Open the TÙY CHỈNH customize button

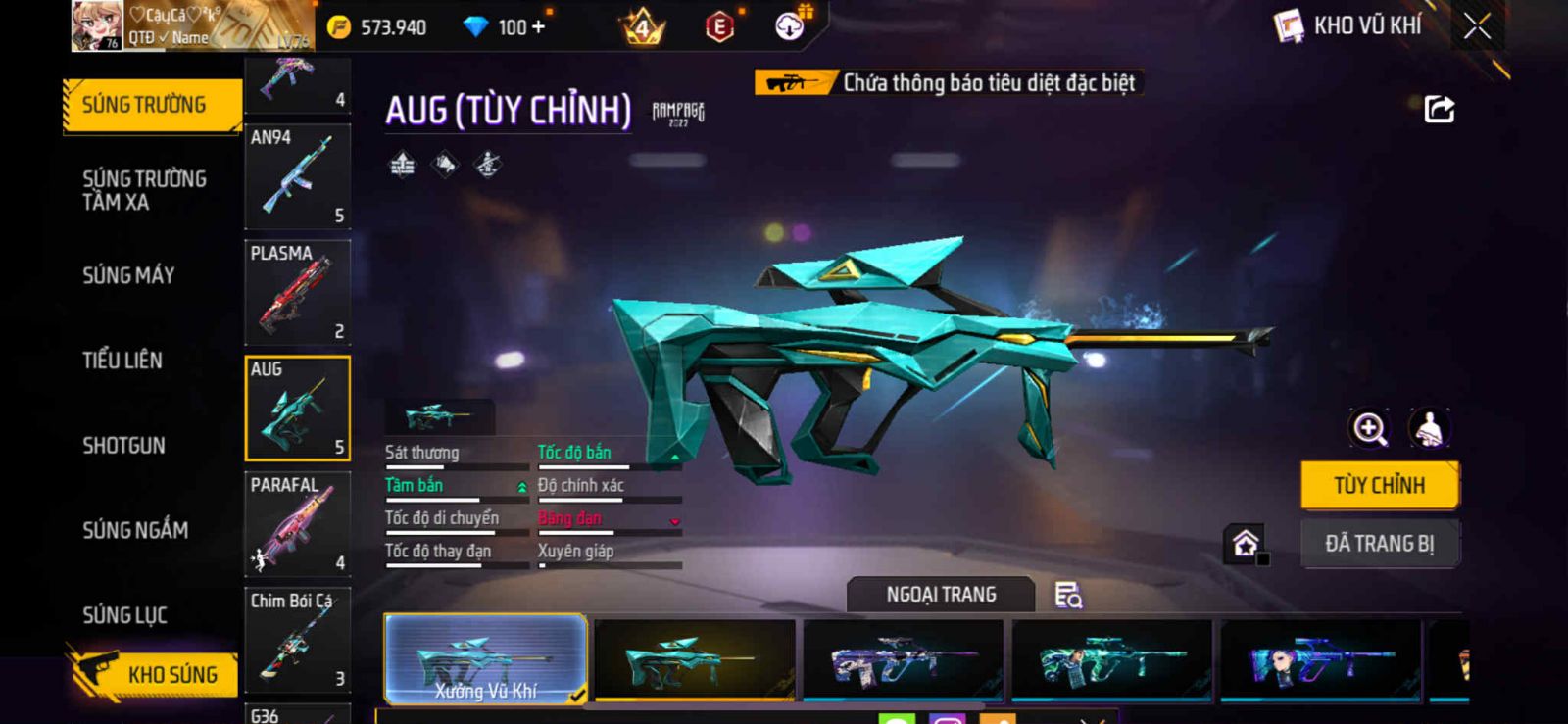click(x=1379, y=485)
